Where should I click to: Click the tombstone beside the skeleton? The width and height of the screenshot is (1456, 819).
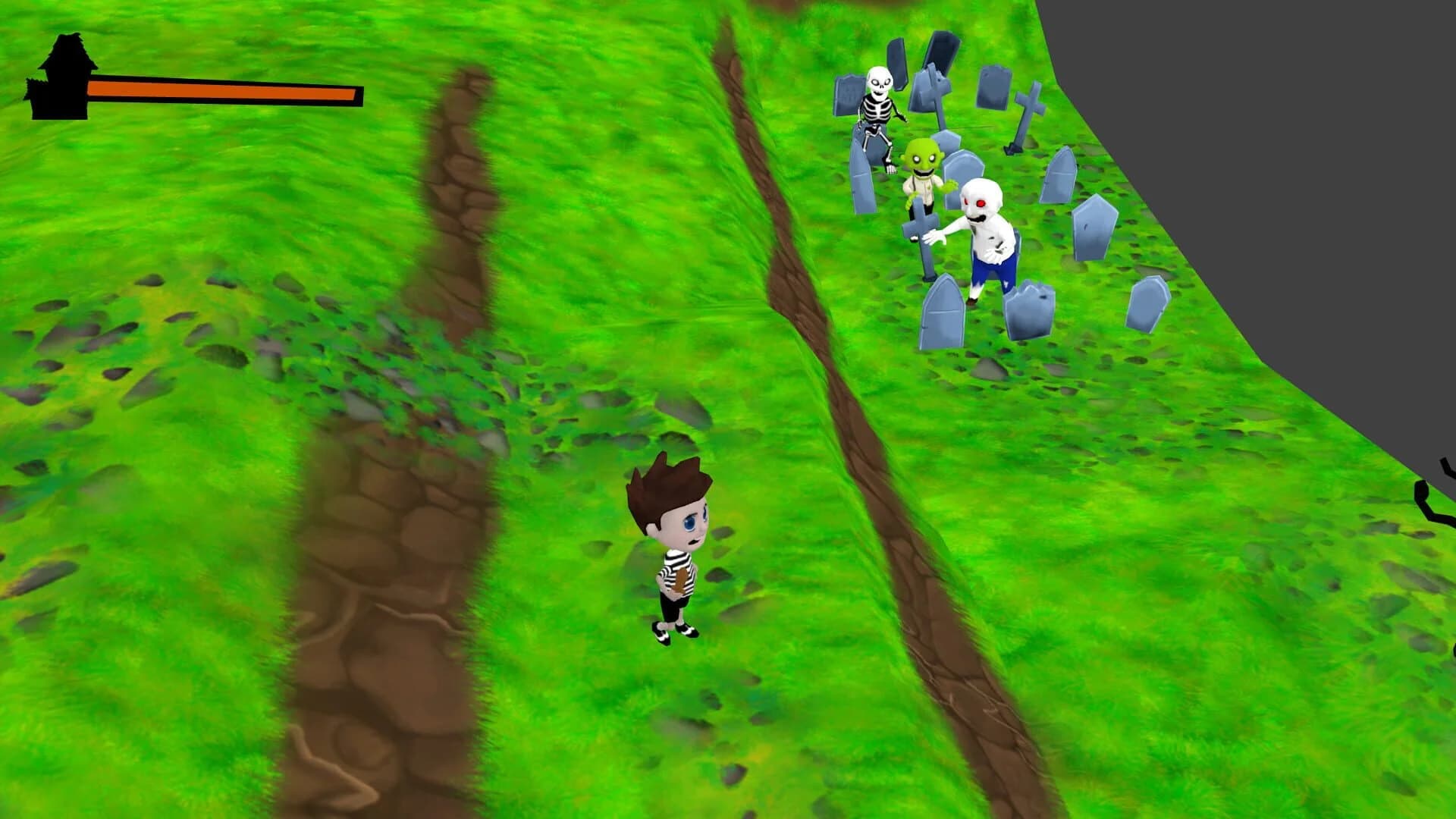click(x=848, y=97)
